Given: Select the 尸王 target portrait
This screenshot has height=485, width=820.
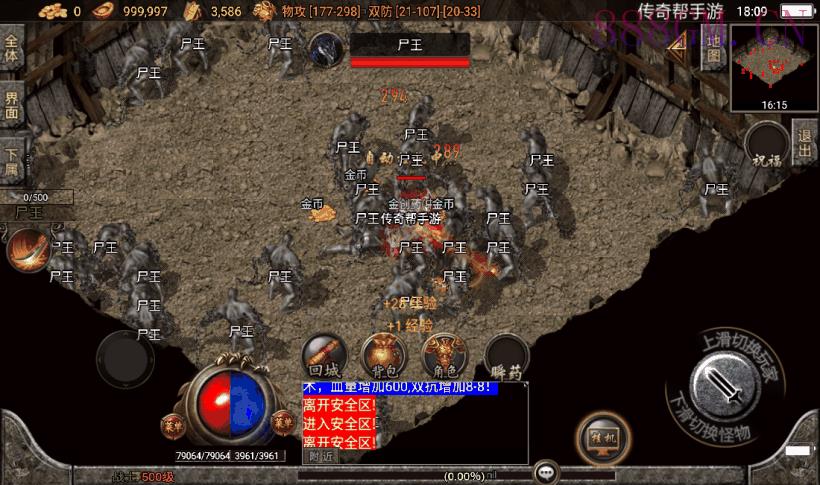Looking at the screenshot, I should click(x=327, y=48).
